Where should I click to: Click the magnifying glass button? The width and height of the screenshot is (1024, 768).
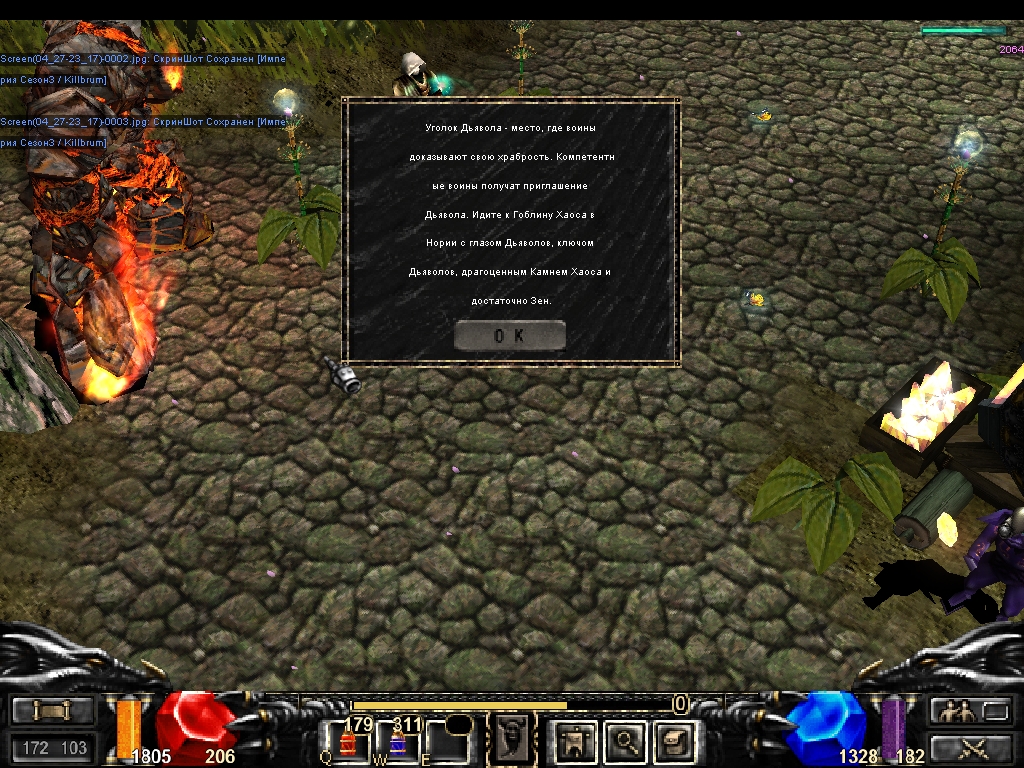[627, 741]
